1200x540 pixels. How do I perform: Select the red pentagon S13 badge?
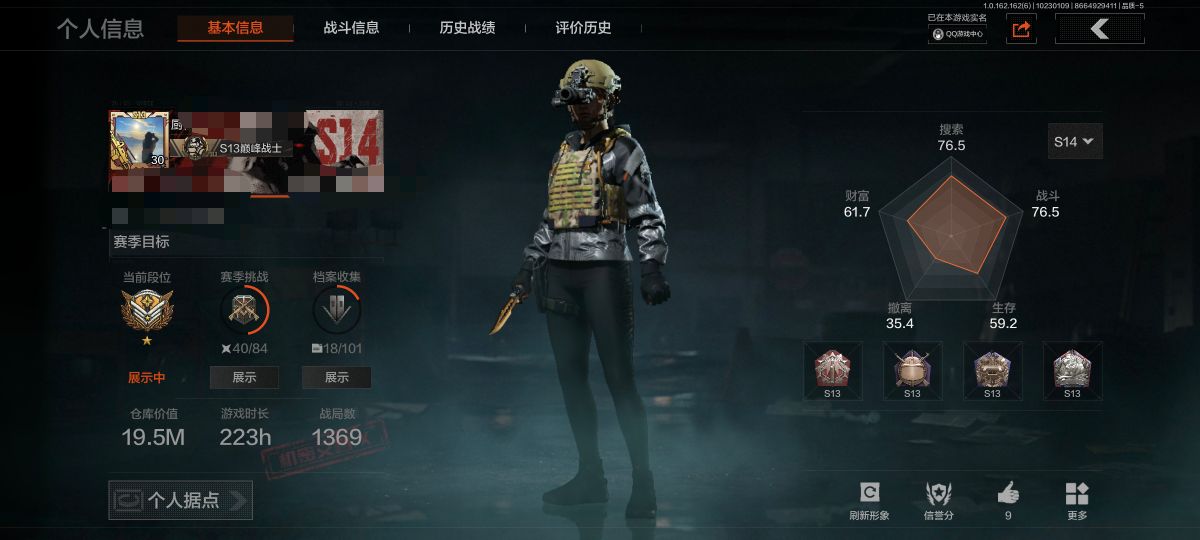(x=832, y=366)
